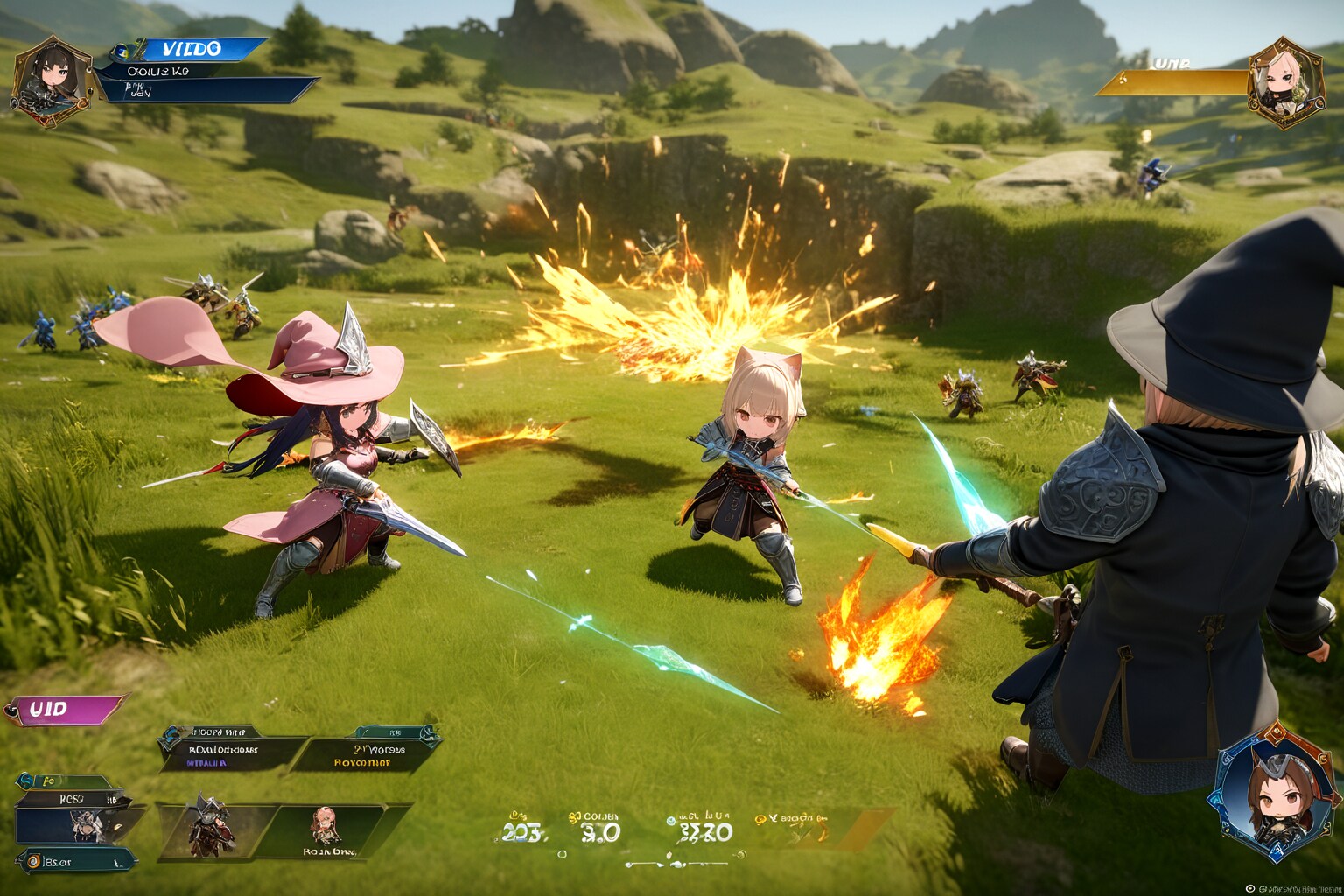This screenshot has height=896, width=1344.
Task: Click the blonde character portrait badge
Action: 1284,81
